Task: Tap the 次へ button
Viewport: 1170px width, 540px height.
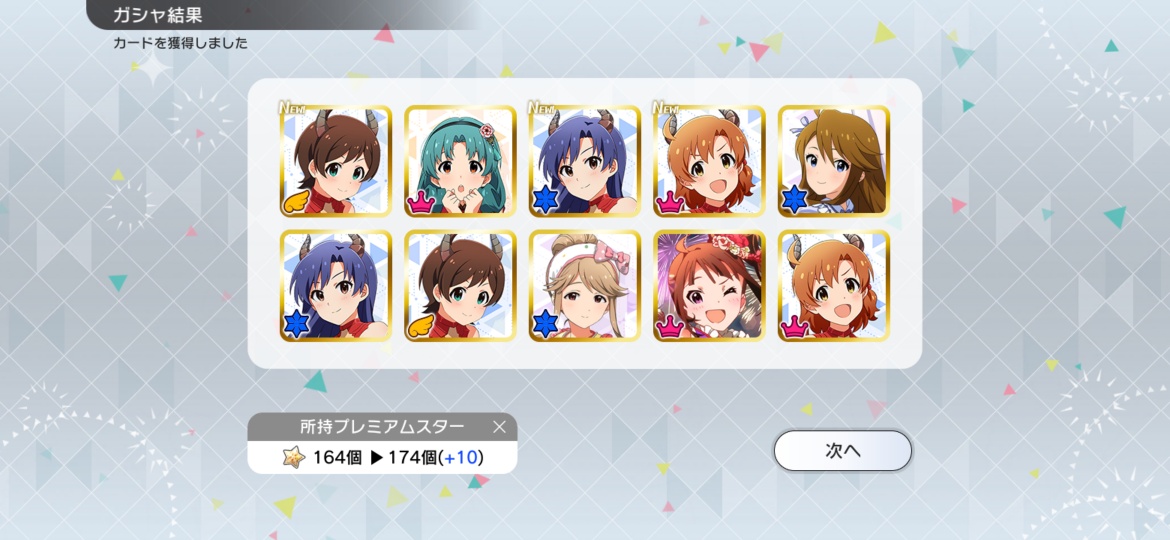Action: 842,451
